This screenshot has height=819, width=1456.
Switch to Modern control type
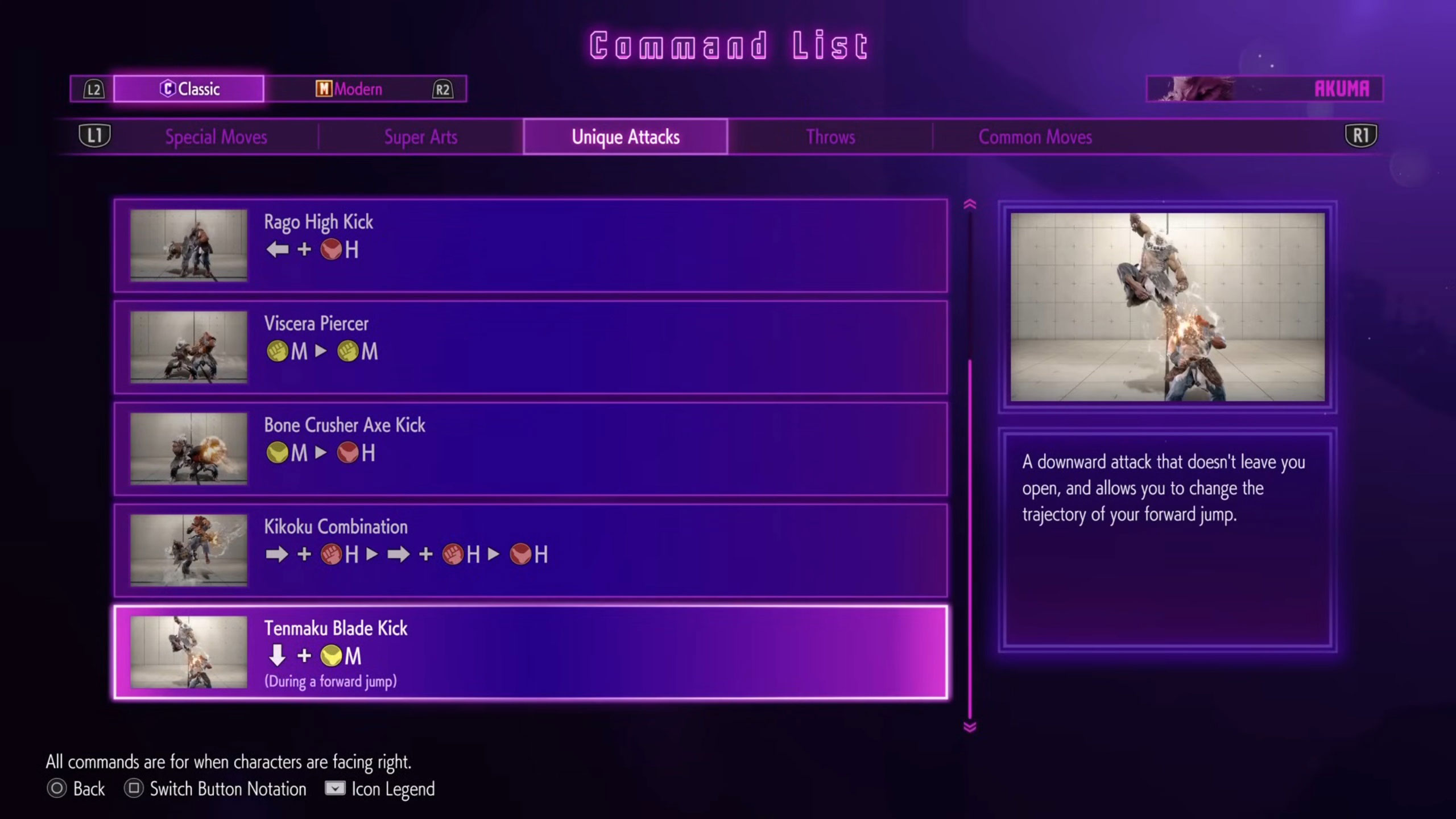351,88
